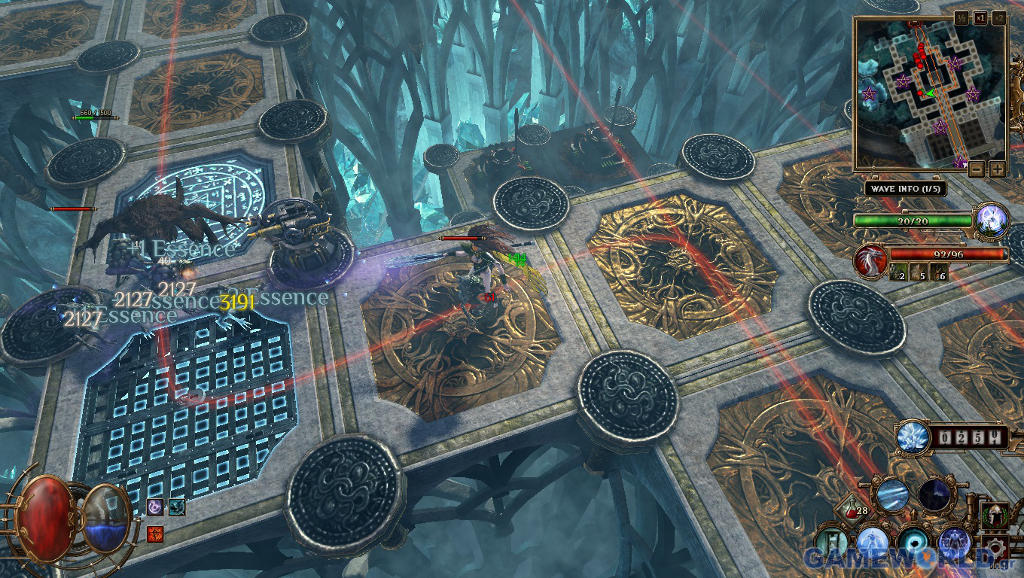Open the character screen helmet icon
Screen dimensions: 1024x578
[x=996, y=516]
